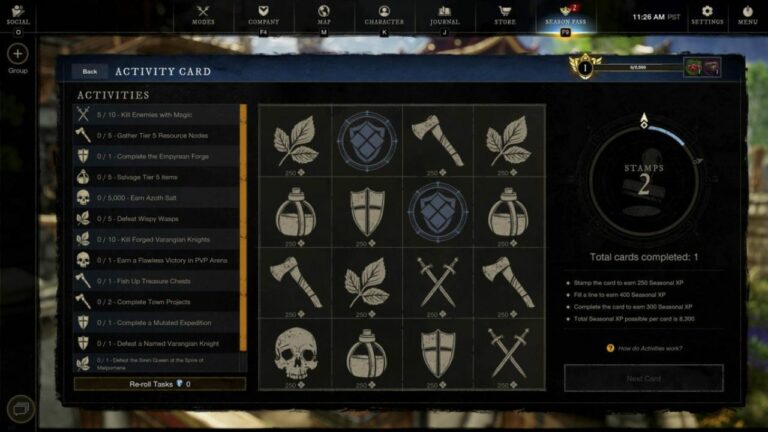Click the Re-roll Tasks button

(x=160, y=384)
